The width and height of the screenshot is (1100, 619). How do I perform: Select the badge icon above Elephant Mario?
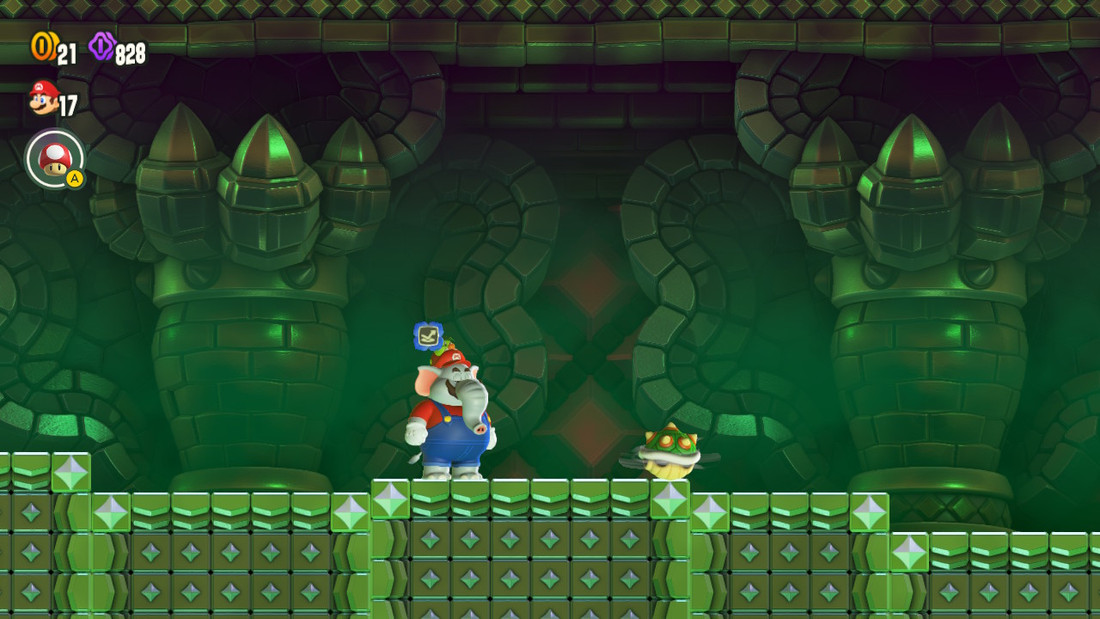pyautogui.click(x=428, y=336)
